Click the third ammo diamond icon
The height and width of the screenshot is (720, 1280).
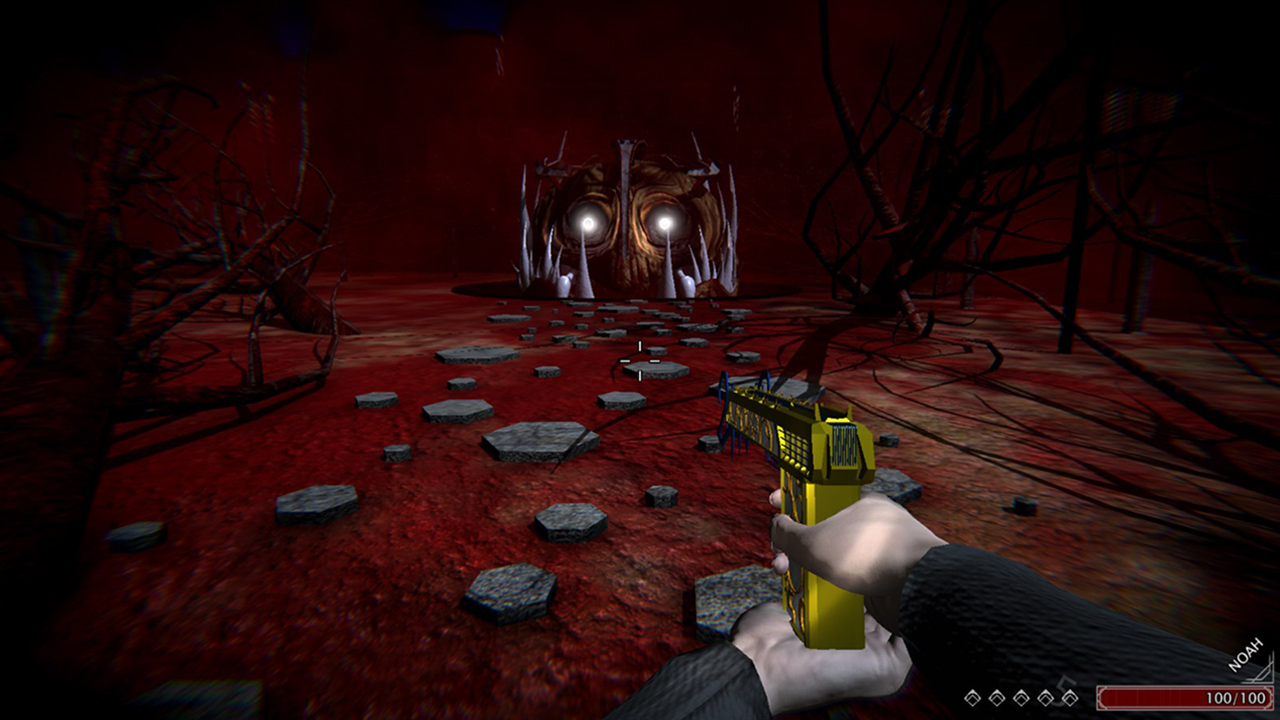point(1020,697)
